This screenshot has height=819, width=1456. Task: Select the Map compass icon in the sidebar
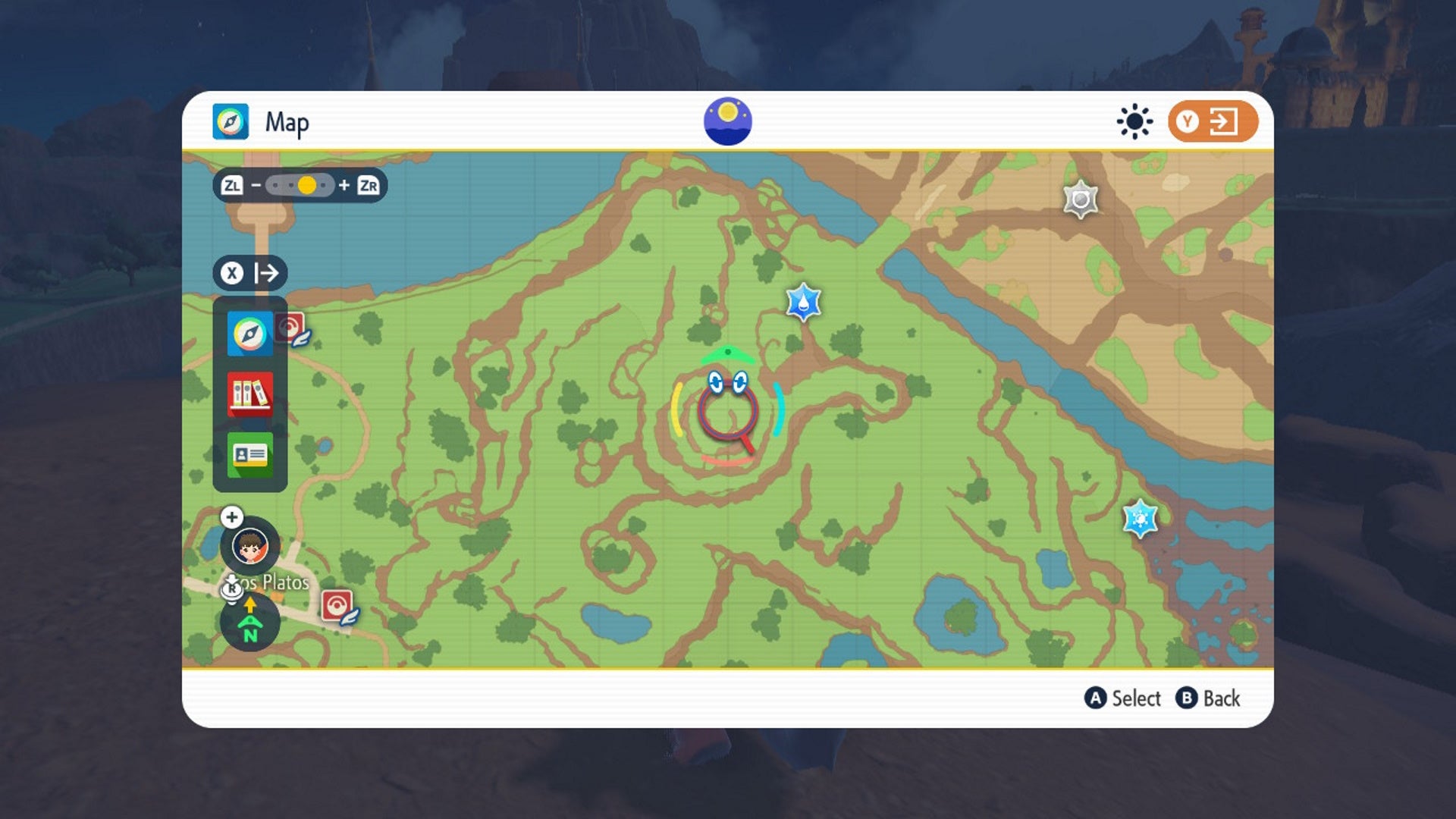pyautogui.click(x=249, y=333)
